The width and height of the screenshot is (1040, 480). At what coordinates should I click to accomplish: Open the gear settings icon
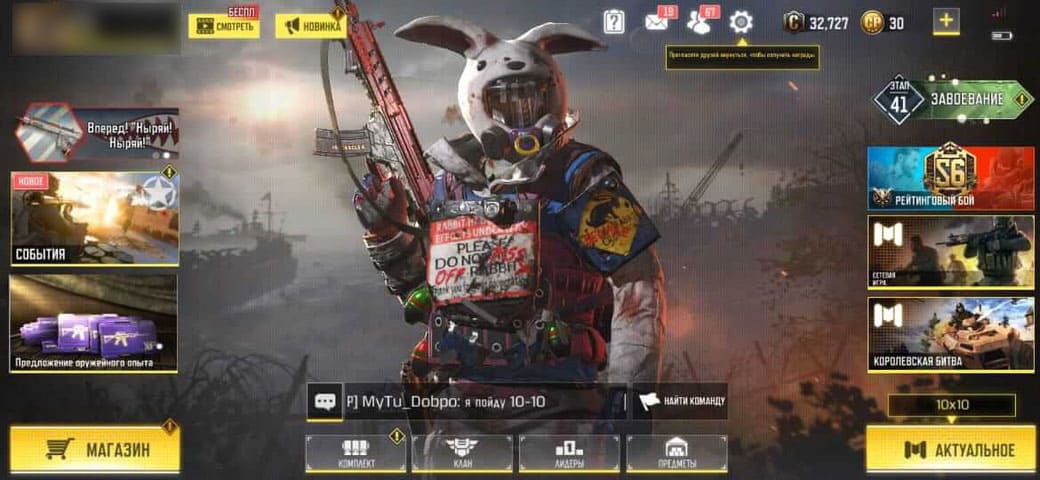tap(741, 22)
